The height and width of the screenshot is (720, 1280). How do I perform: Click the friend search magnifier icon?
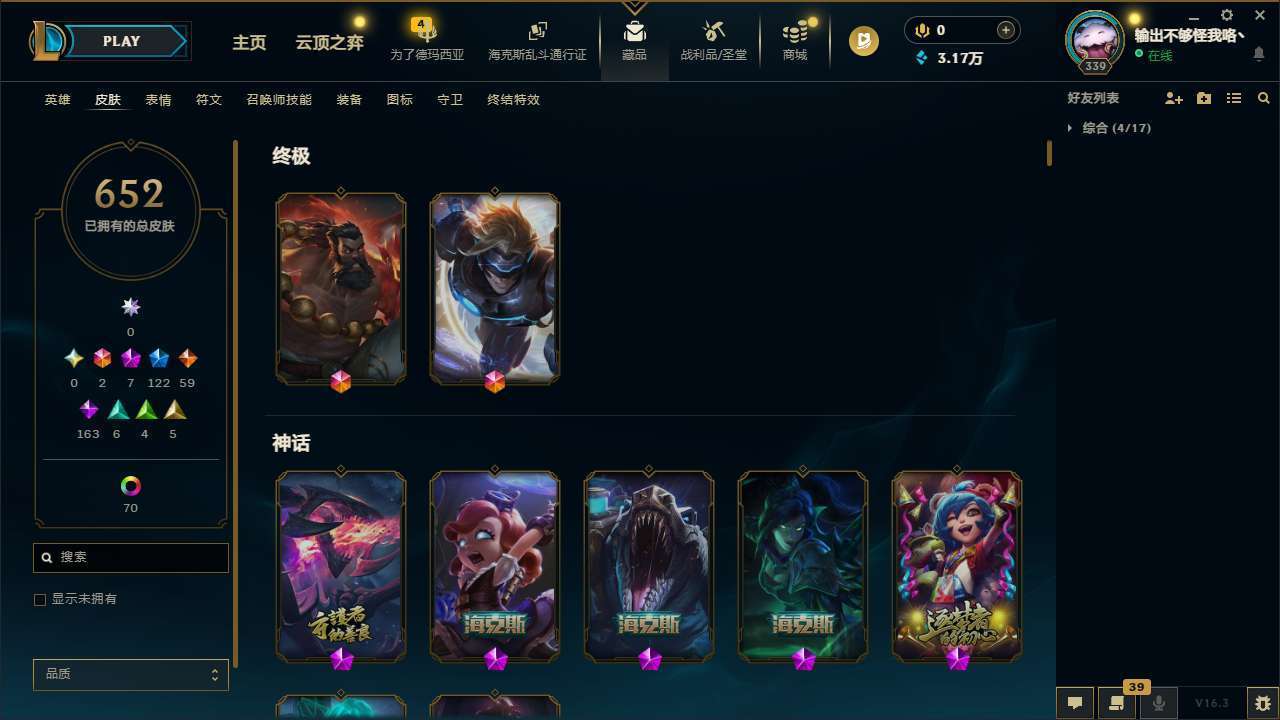tap(1263, 97)
